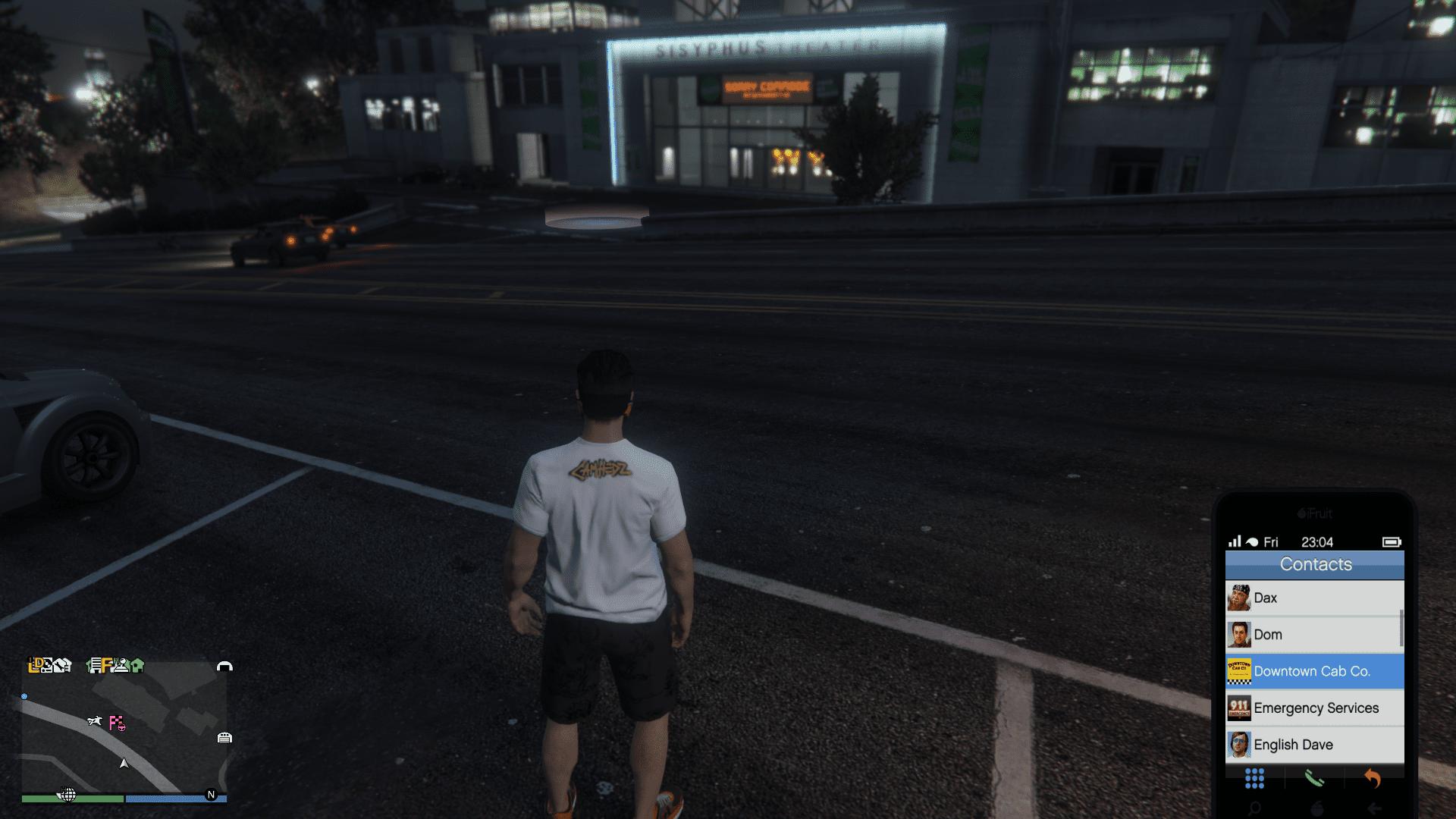
Task: Select the Dax contact
Action: tap(1314, 598)
